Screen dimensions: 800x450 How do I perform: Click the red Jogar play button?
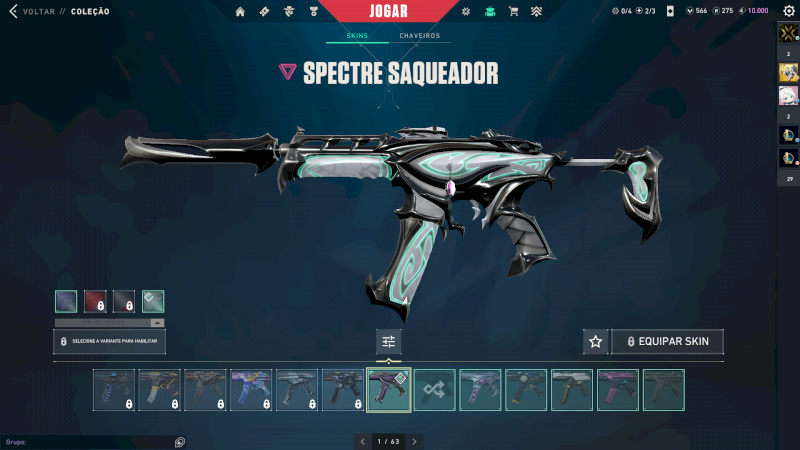point(400,11)
